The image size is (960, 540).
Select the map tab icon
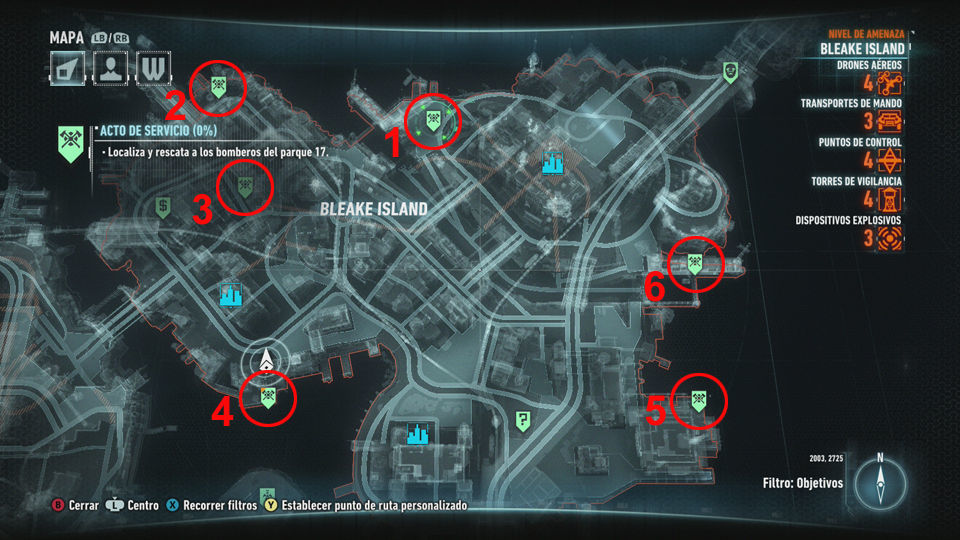[68, 68]
